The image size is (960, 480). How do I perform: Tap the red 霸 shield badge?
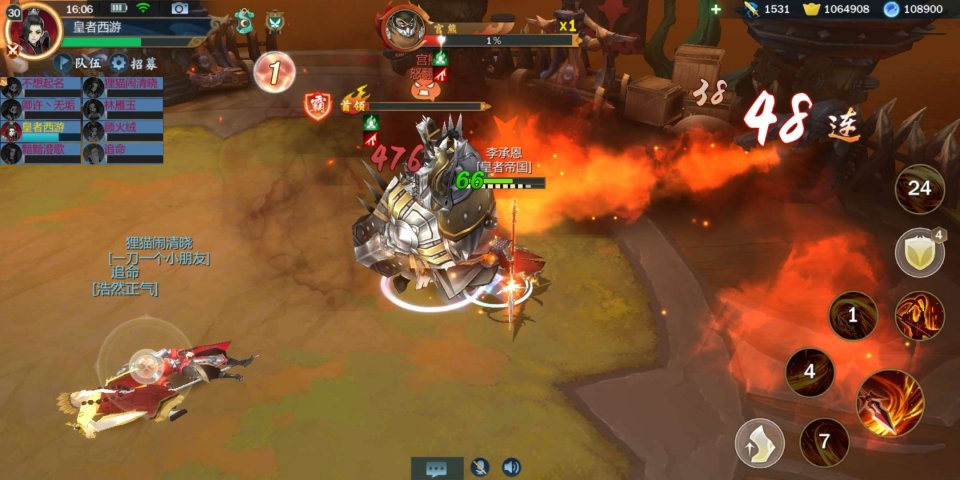318,106
